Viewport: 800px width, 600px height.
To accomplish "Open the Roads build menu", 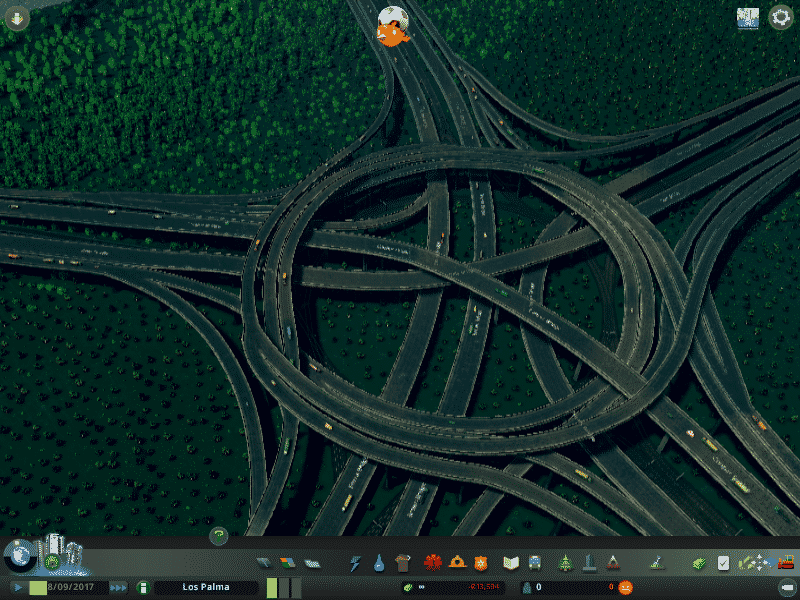I will point(264,563).
